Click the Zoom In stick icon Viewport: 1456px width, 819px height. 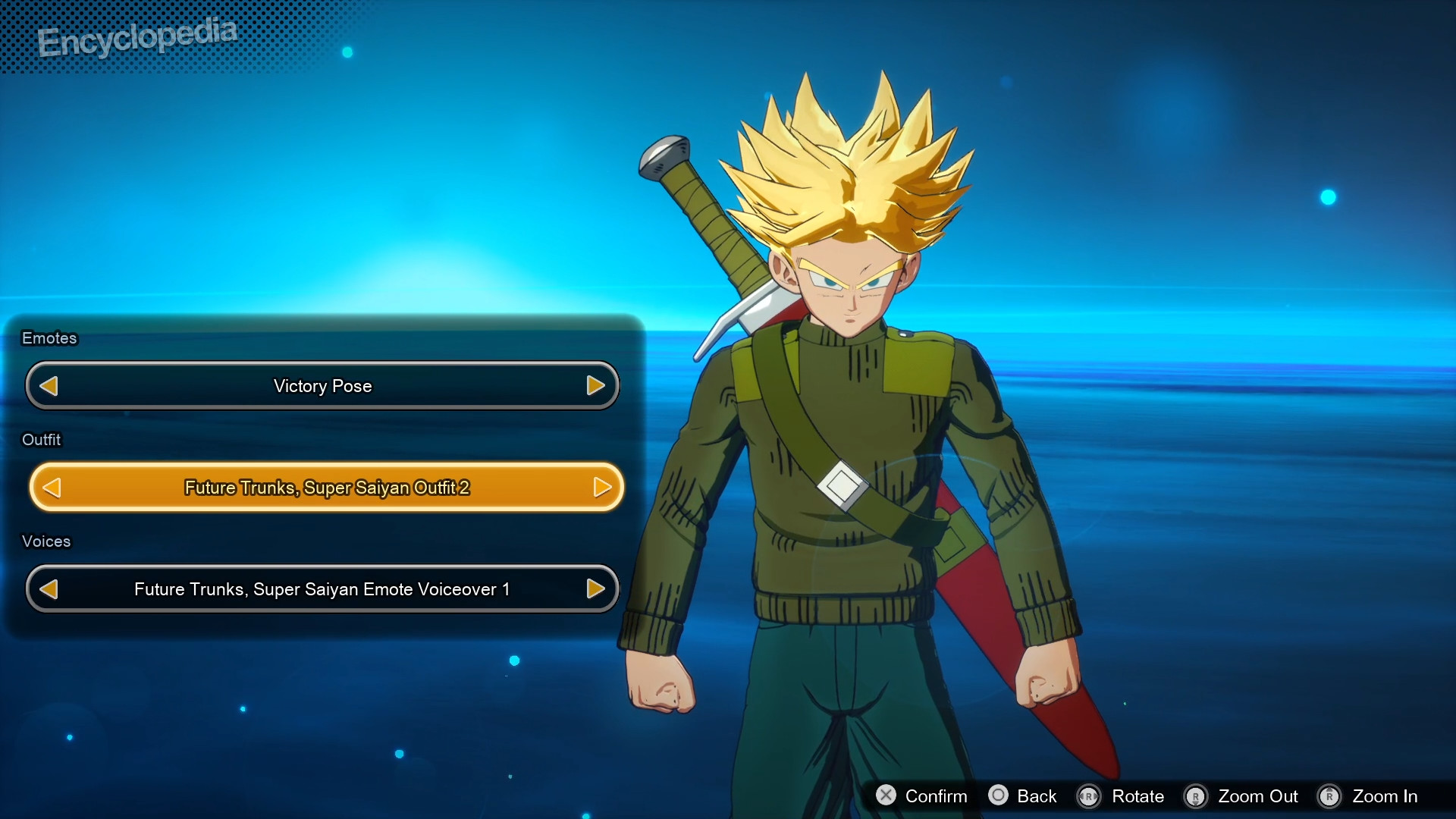1330,797
